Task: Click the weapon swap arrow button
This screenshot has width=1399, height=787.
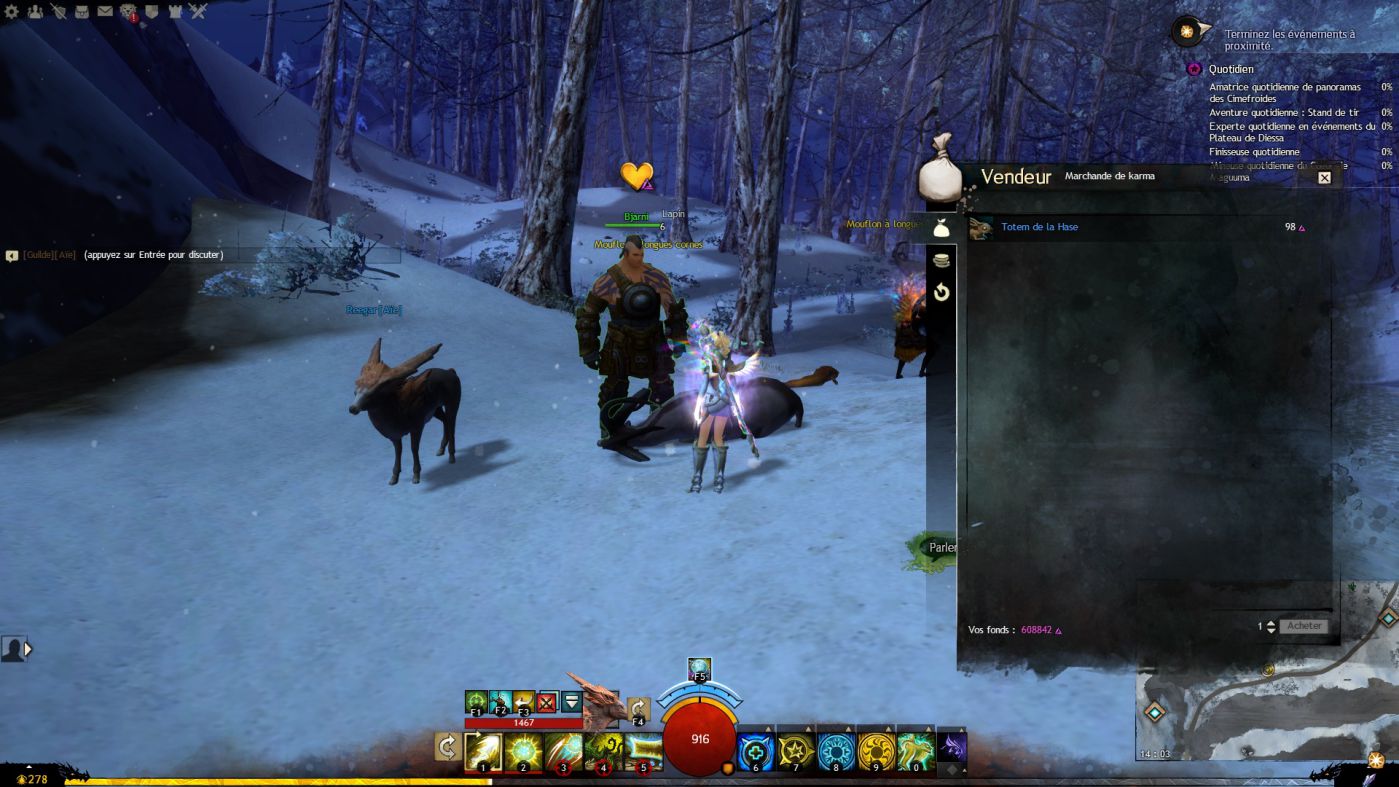Action: pos(447,747)
